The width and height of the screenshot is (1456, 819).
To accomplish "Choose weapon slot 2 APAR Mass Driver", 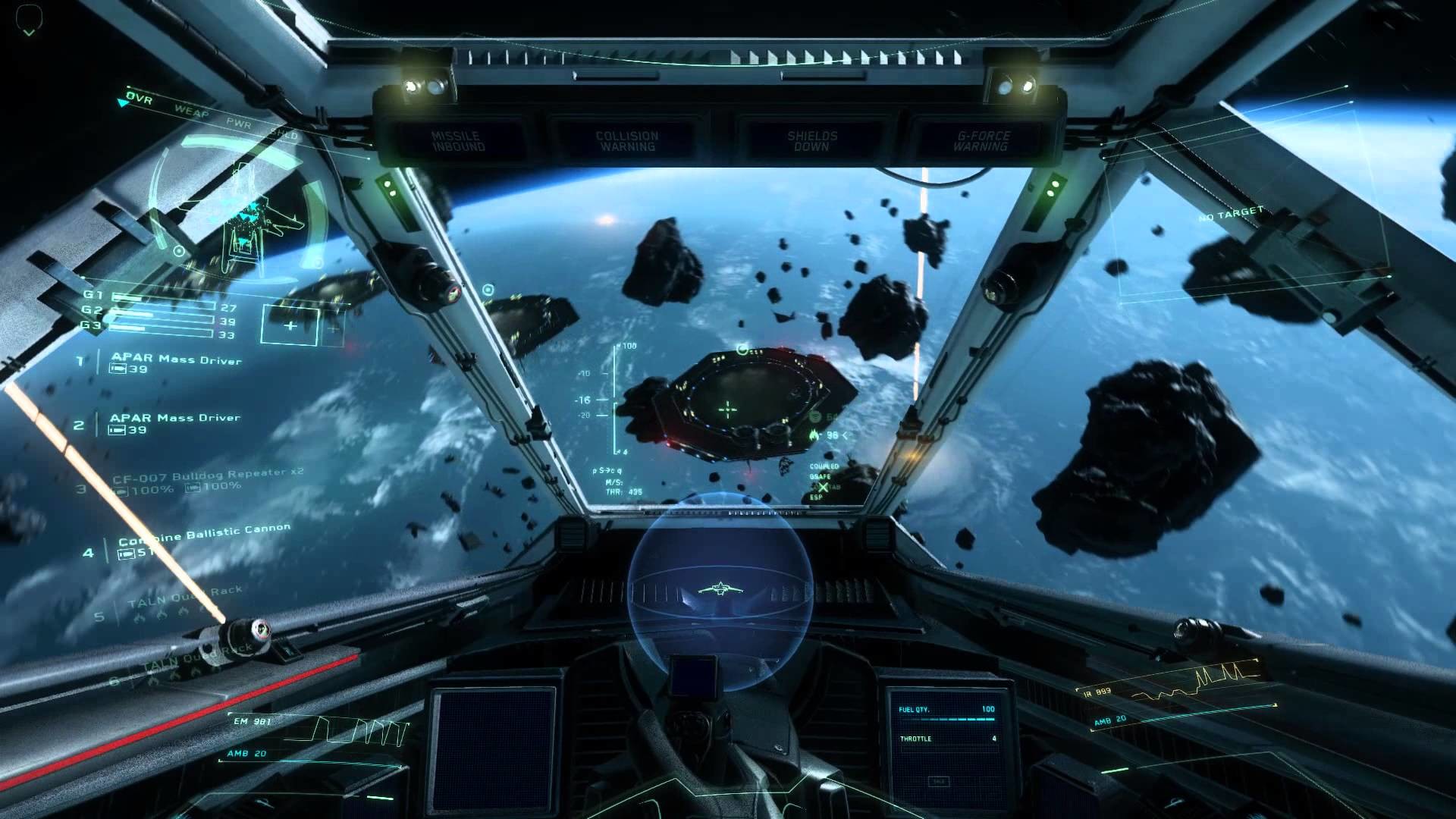I will pos(174,419).
